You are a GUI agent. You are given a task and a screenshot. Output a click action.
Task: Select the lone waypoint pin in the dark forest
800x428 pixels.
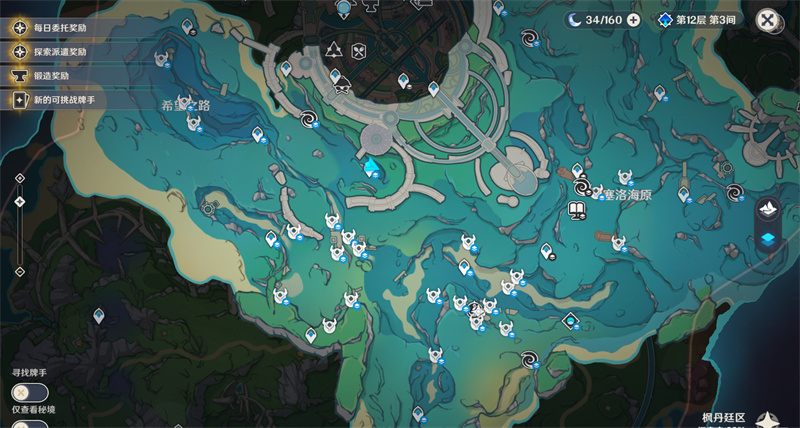pyautogui.click(x=98, y=316)
